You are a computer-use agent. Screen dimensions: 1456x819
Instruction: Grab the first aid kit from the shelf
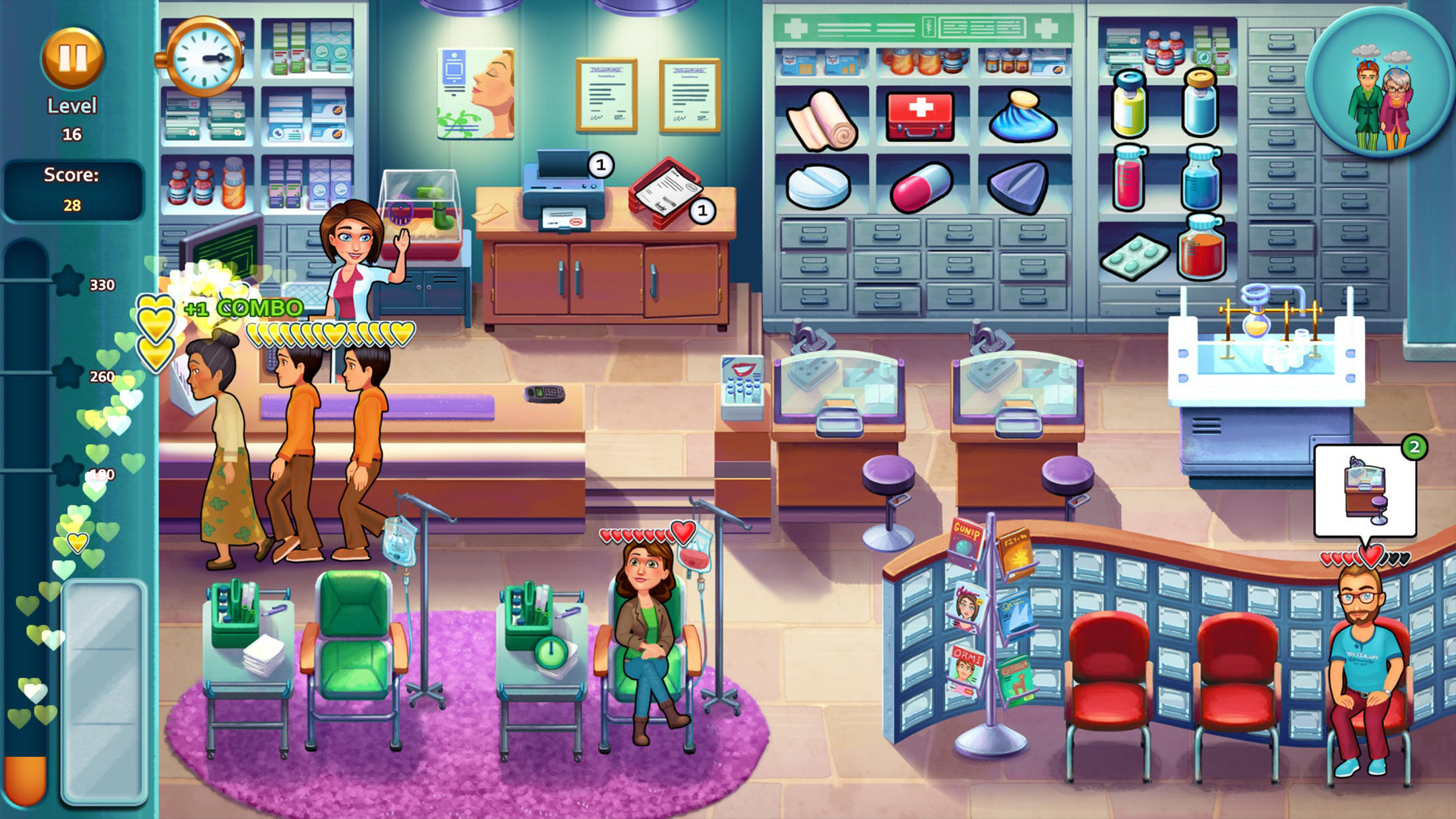[920, 117]
